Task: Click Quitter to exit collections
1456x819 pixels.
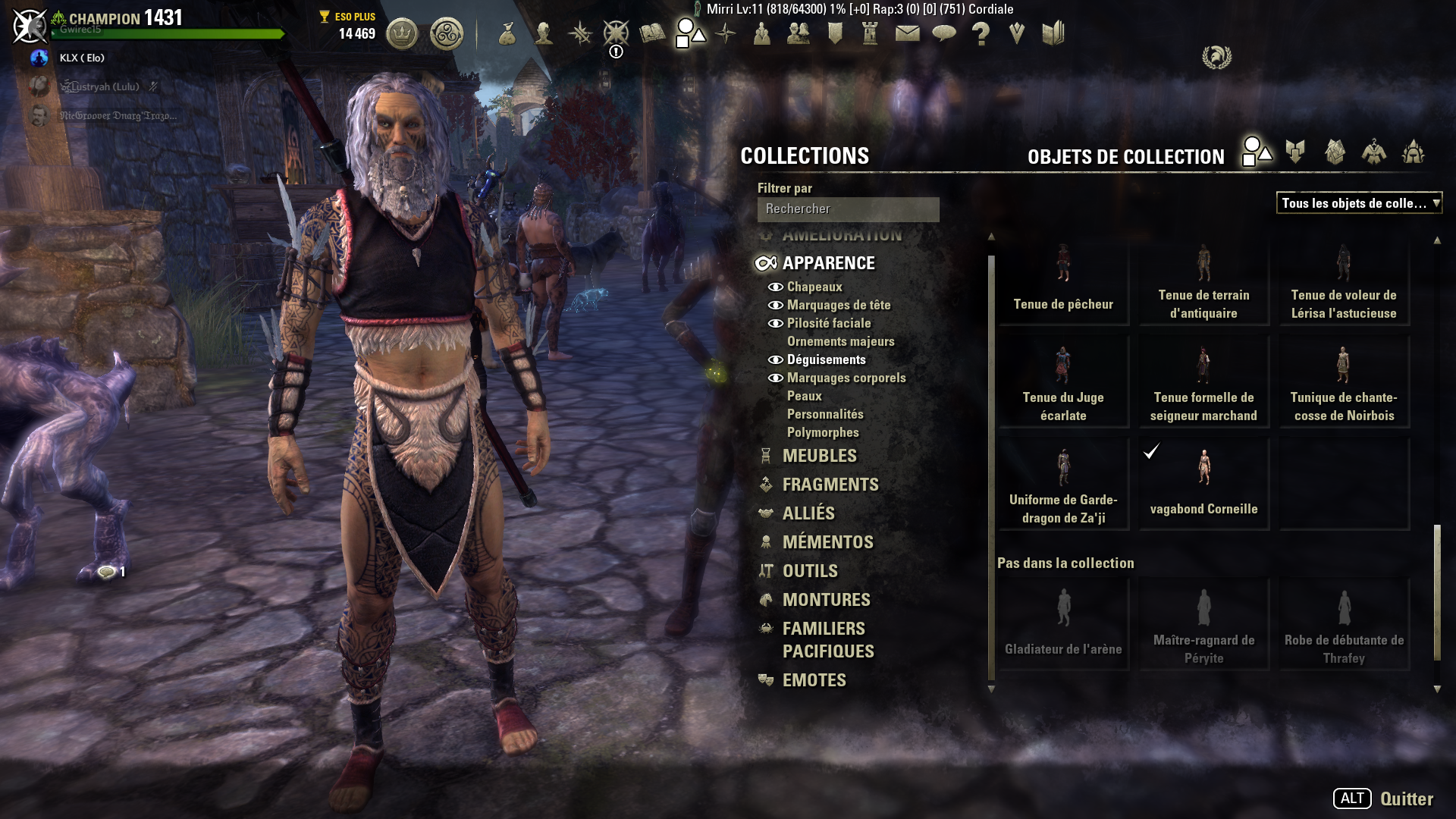Action: point(1406,799)
